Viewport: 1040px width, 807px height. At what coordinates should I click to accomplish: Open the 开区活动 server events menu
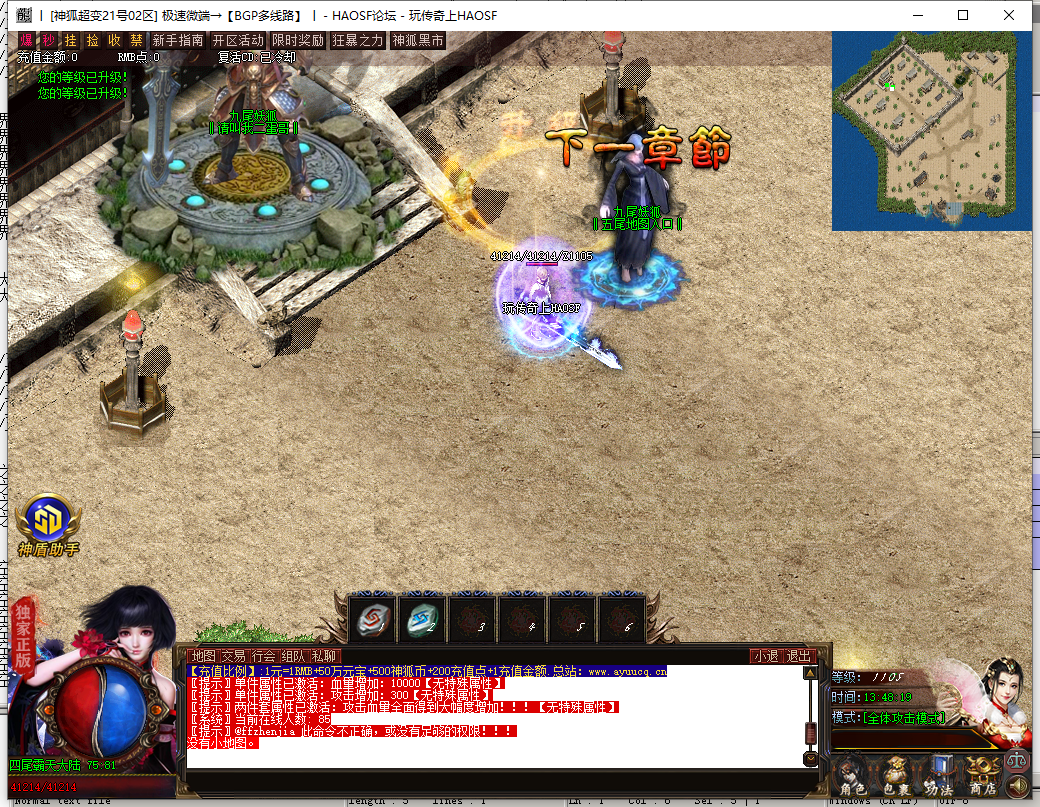pyautogui.click(x=238, y=41)
